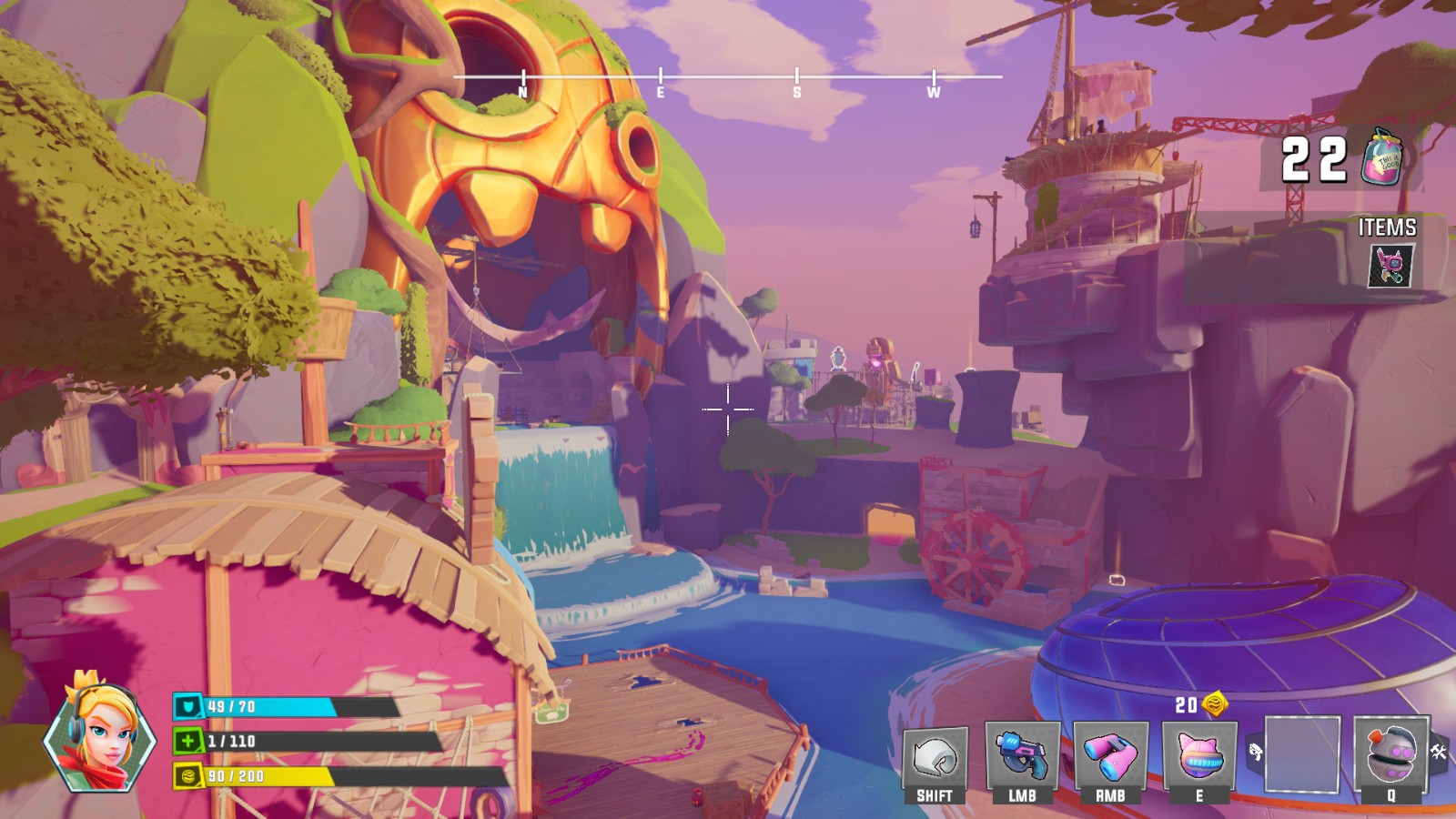Select the white dash ability slot
Screen dimensions: 1456x819
coord(935,758)
